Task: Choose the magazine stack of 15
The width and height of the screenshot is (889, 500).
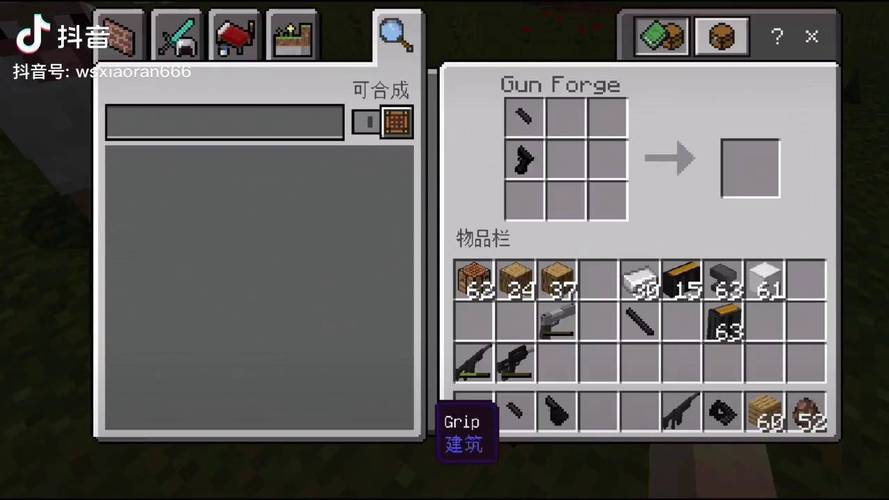Action: (x=681, y=280)
